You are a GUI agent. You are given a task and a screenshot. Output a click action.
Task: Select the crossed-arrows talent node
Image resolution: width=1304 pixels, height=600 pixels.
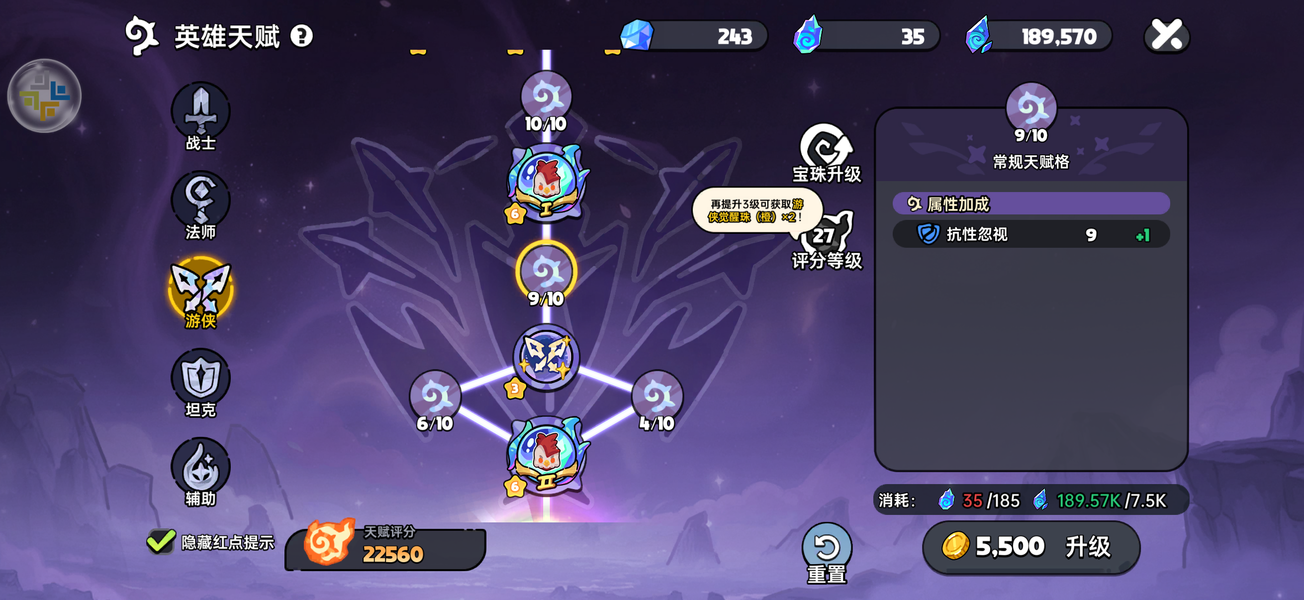coord(546,356)
